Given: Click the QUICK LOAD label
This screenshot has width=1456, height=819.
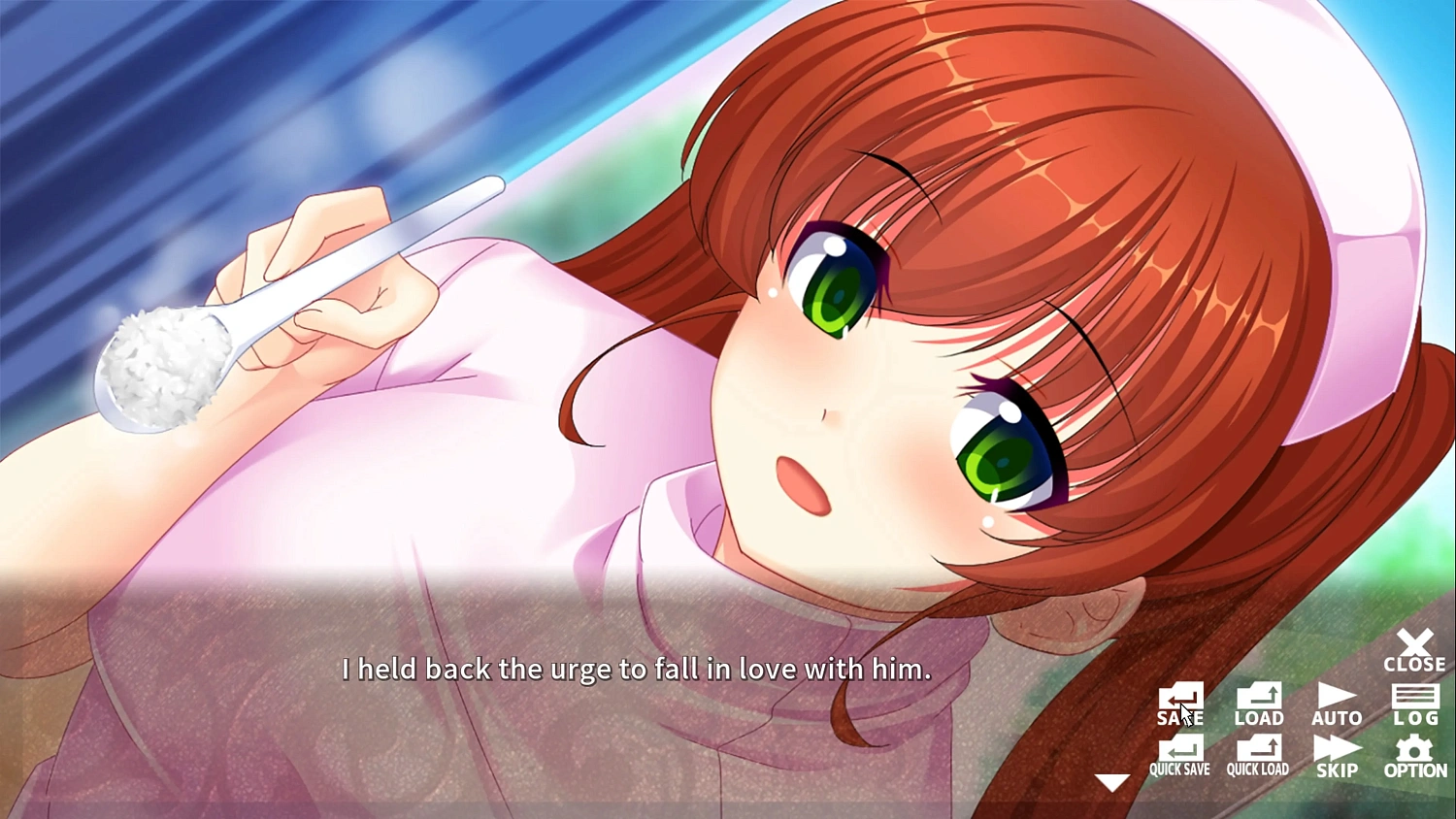Looking at the screenshot, I should (1258, 769).
